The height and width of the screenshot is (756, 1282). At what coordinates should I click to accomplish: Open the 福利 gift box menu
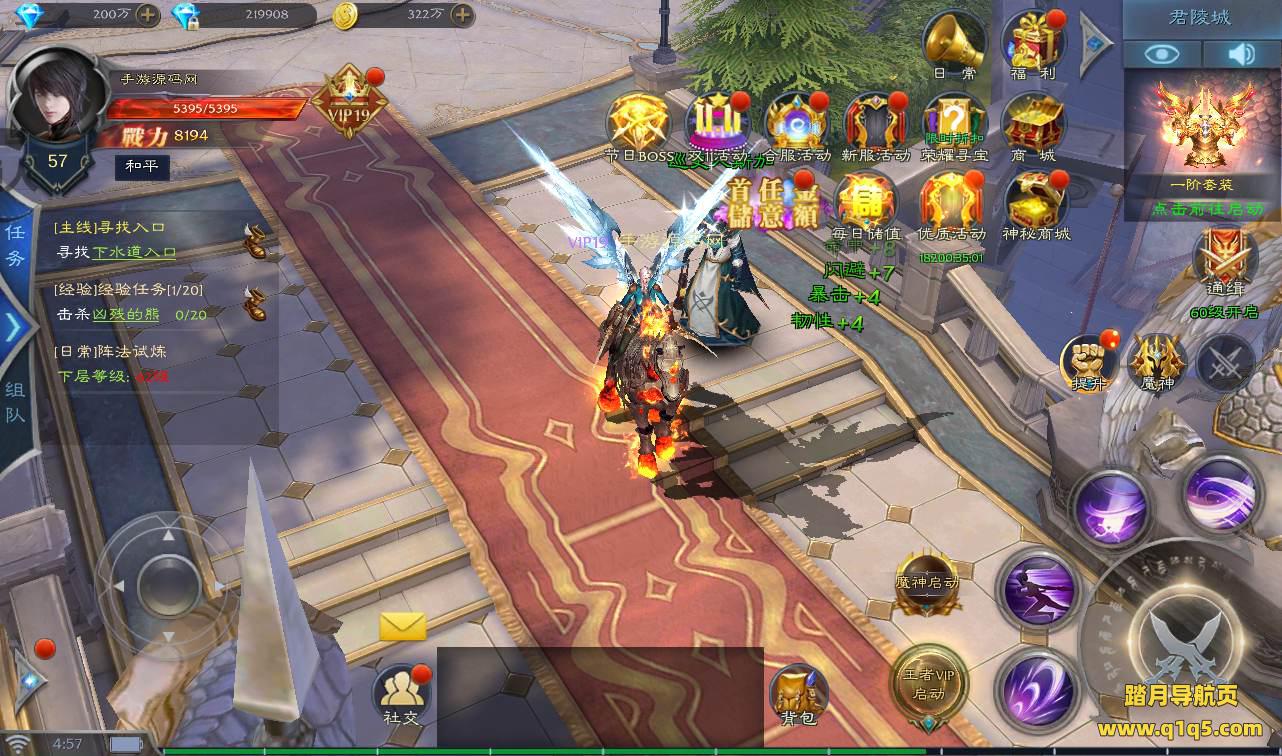[x=1033, y=42]
